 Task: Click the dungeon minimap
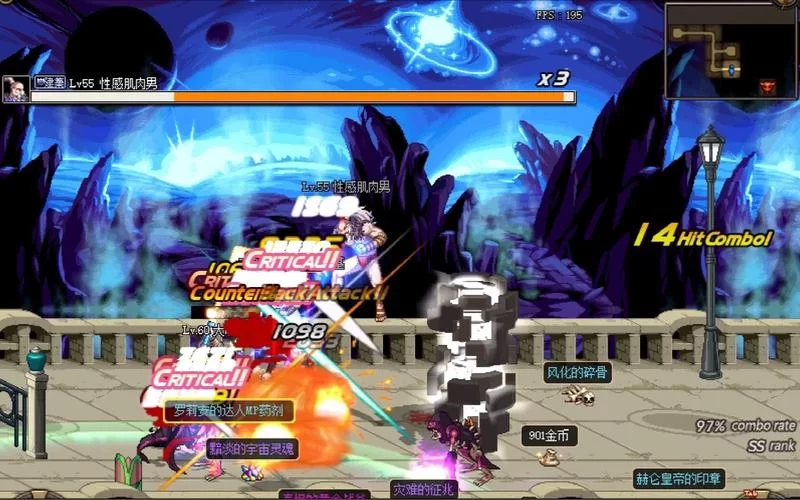pos(730,50)
